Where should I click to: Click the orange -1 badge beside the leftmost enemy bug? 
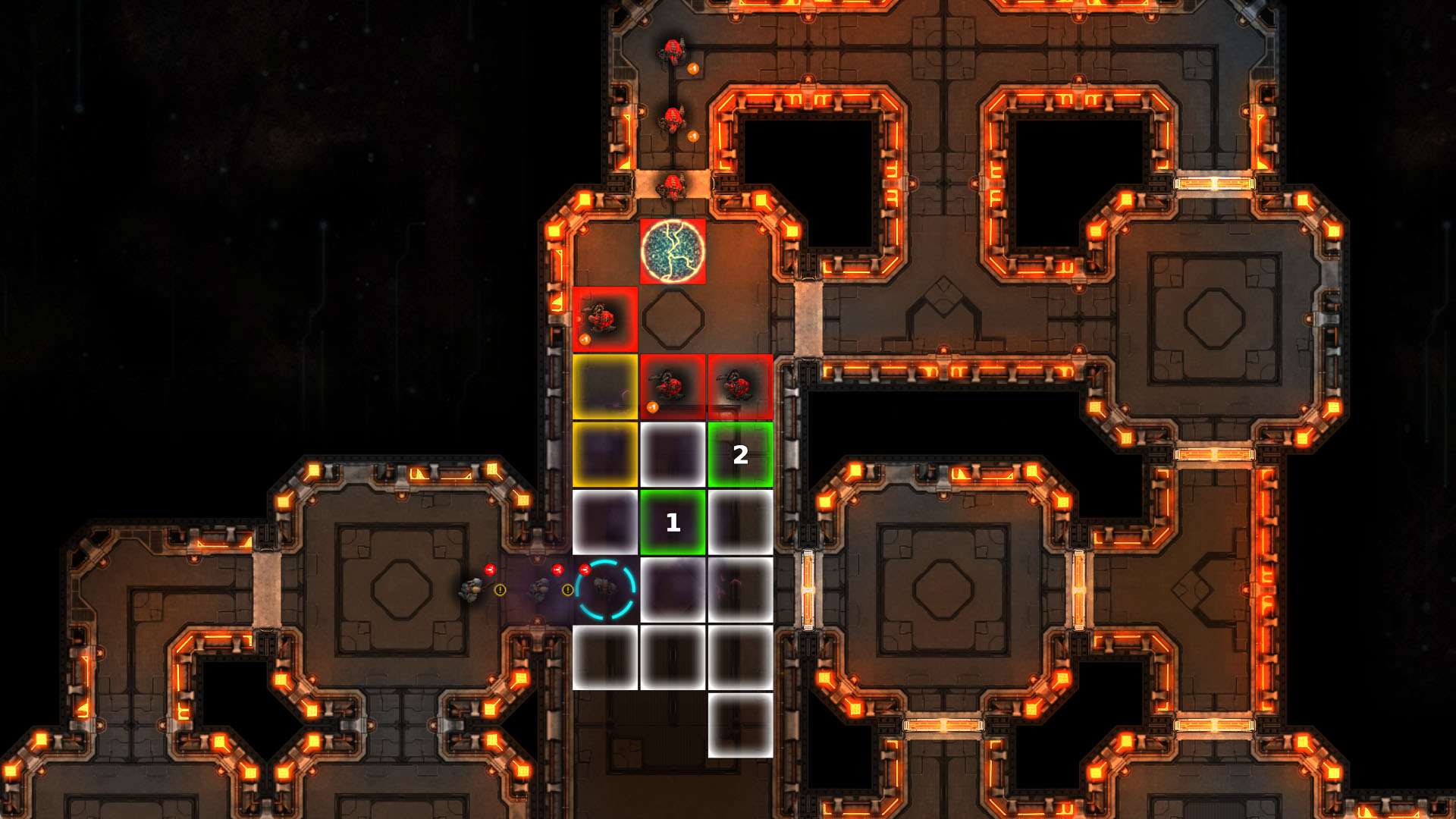(585, 339)
